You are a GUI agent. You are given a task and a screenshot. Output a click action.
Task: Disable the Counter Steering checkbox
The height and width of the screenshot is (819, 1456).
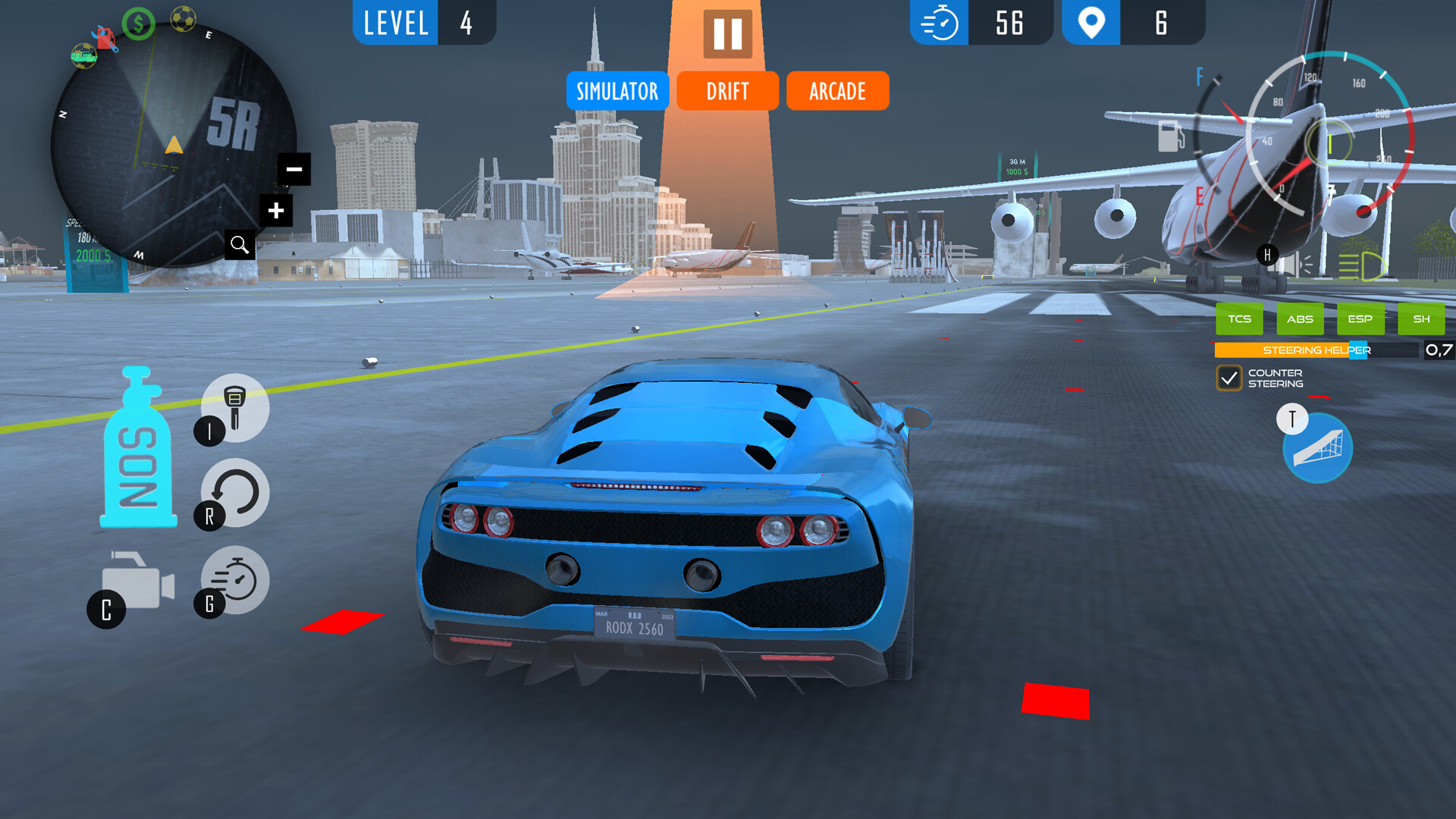coord(1231,378)
